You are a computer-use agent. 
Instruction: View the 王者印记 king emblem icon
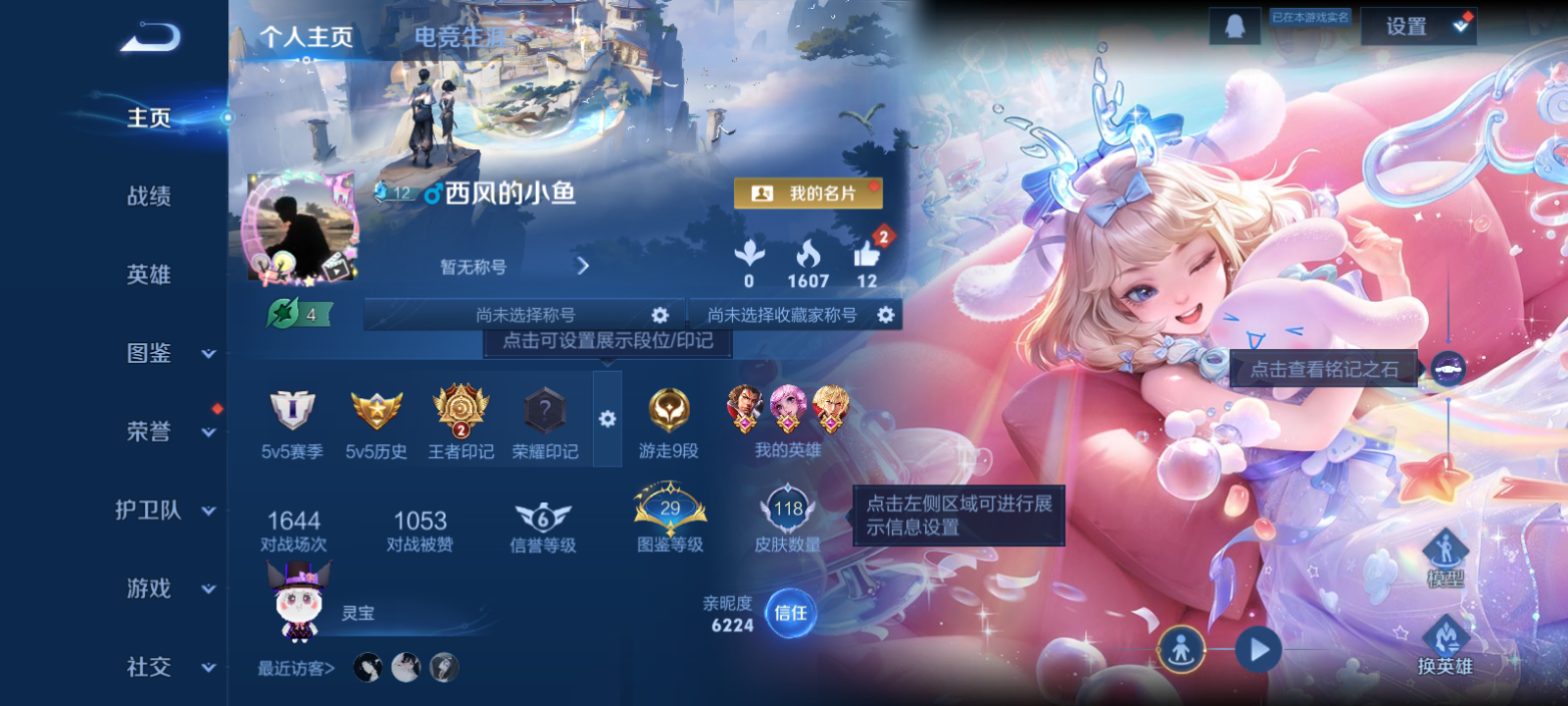459,412
